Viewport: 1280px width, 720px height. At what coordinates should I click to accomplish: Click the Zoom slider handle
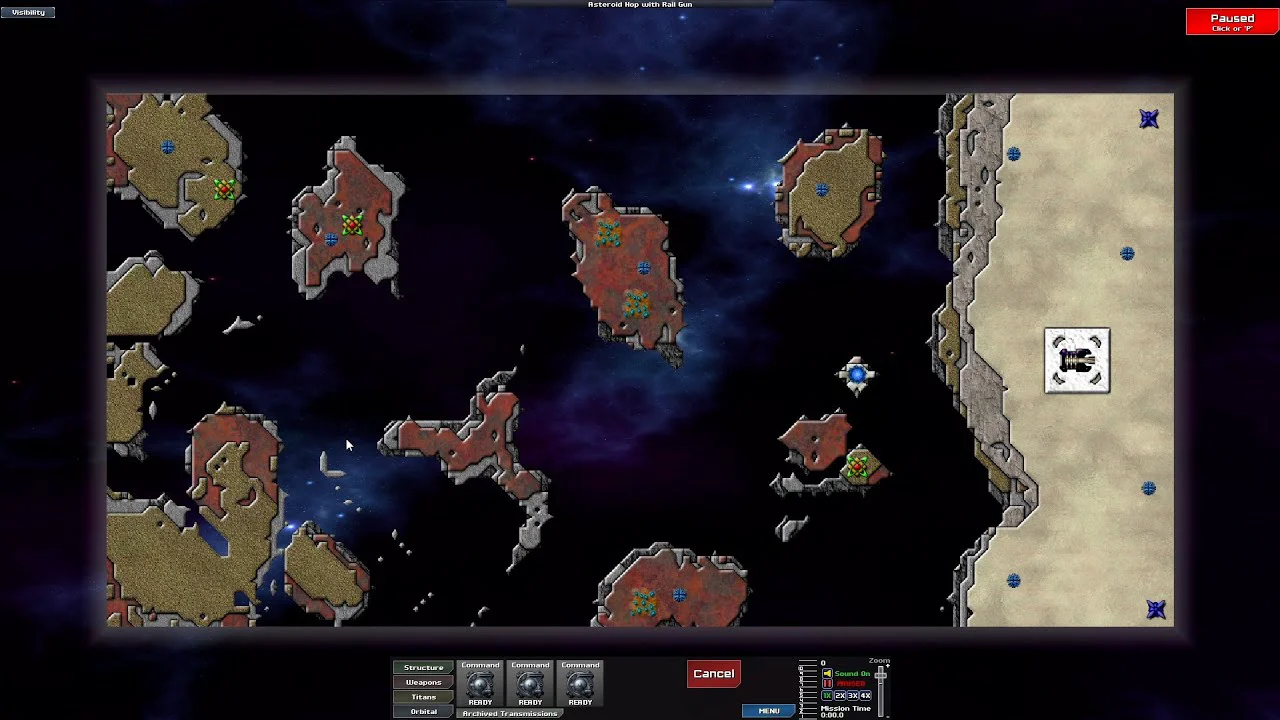coord(880,676)
